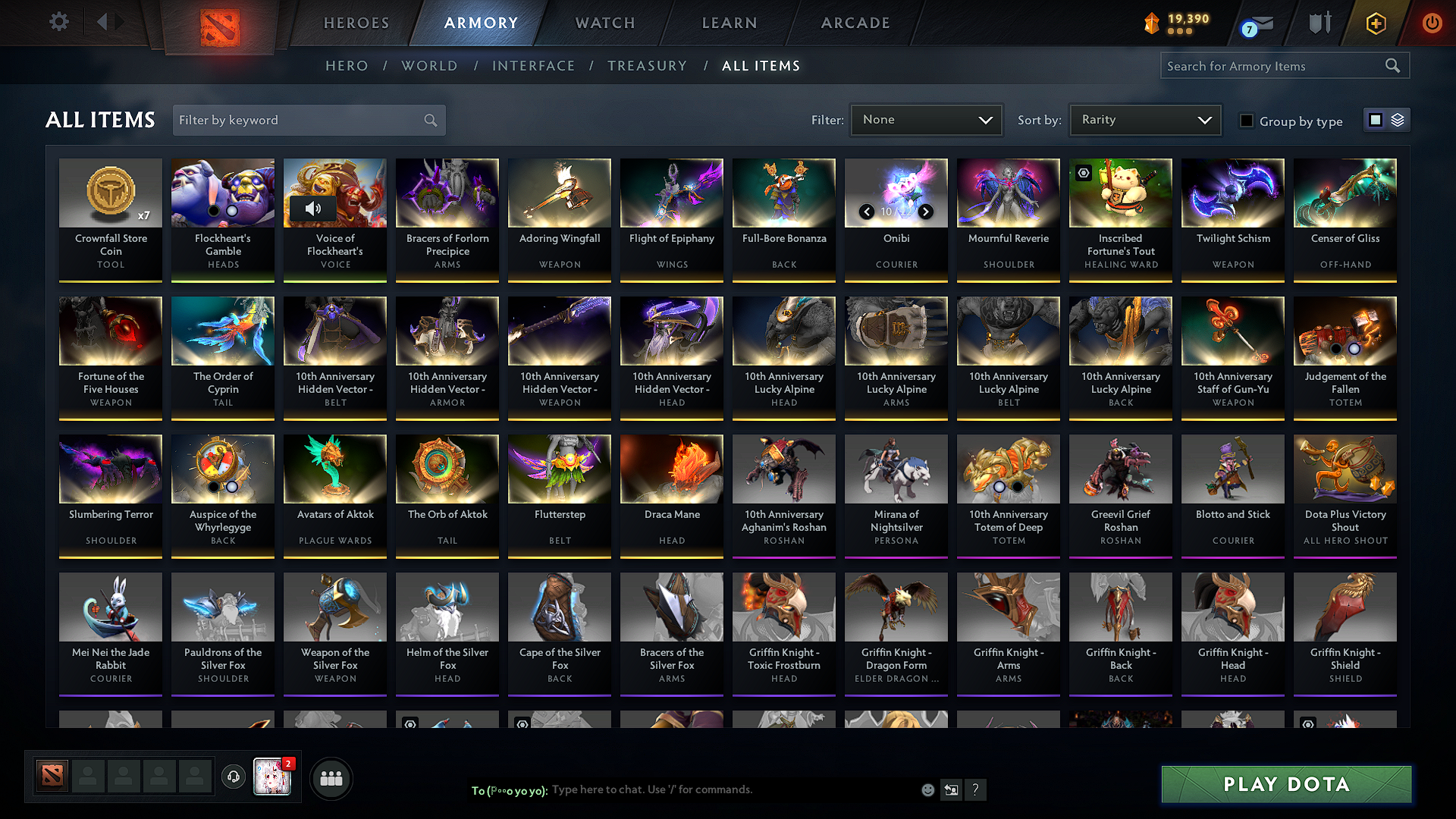Select the single-item grid view toggle

(x=1376, y=119)
